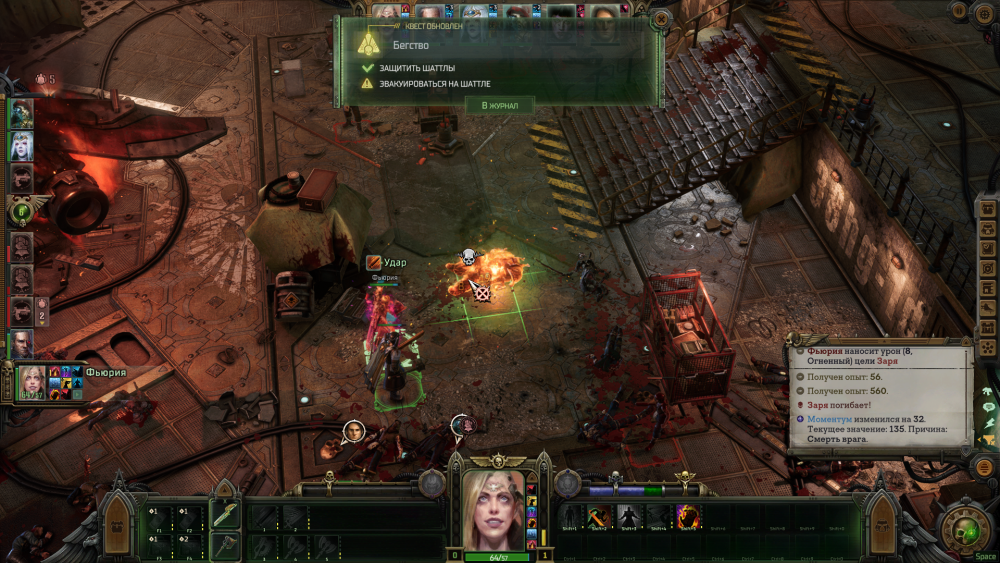
Task: Click the round button below the combat log
Action: pos(985,468)
